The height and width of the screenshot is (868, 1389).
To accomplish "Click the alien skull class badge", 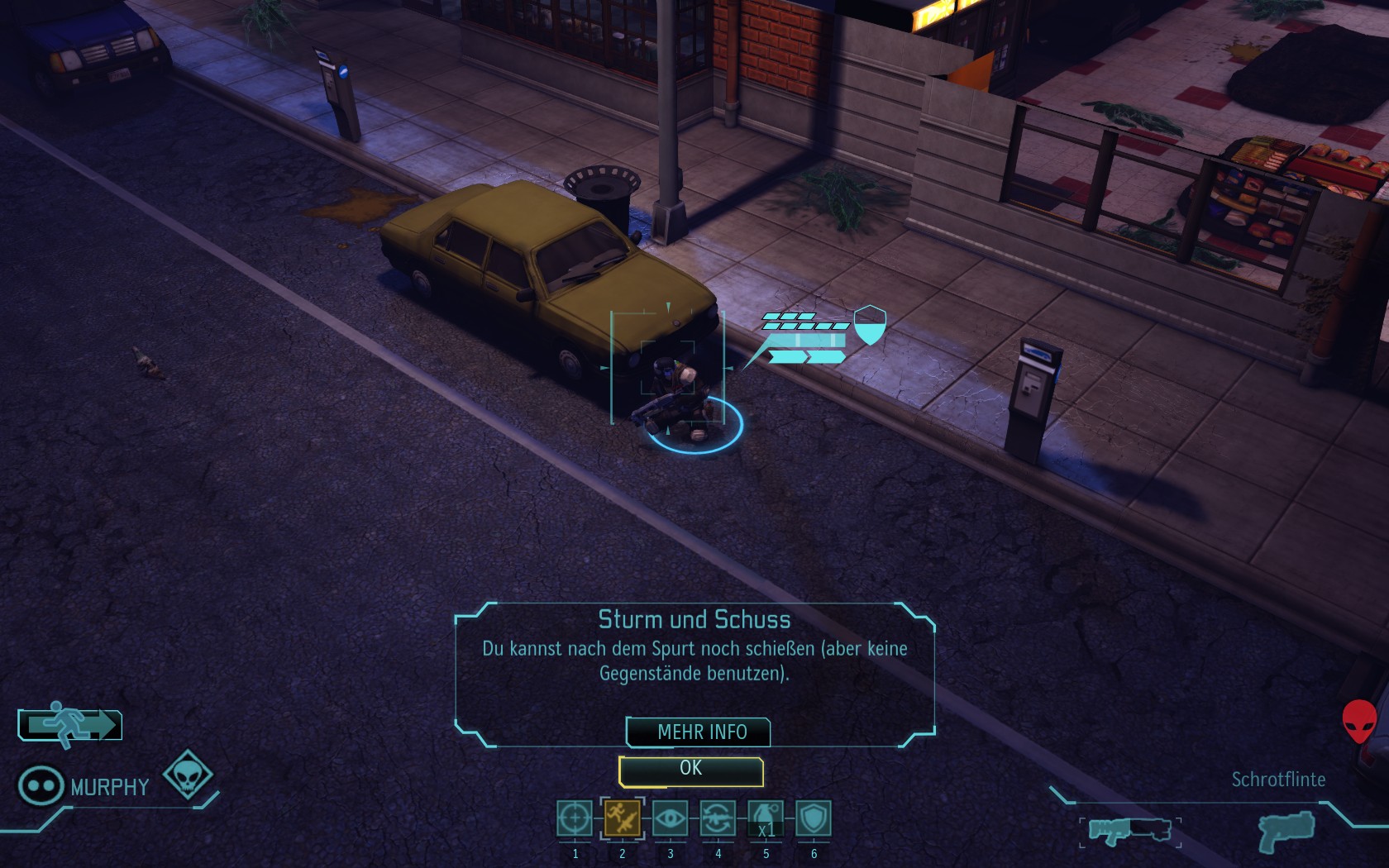I will pyautogui.click(x=188, y=775).
